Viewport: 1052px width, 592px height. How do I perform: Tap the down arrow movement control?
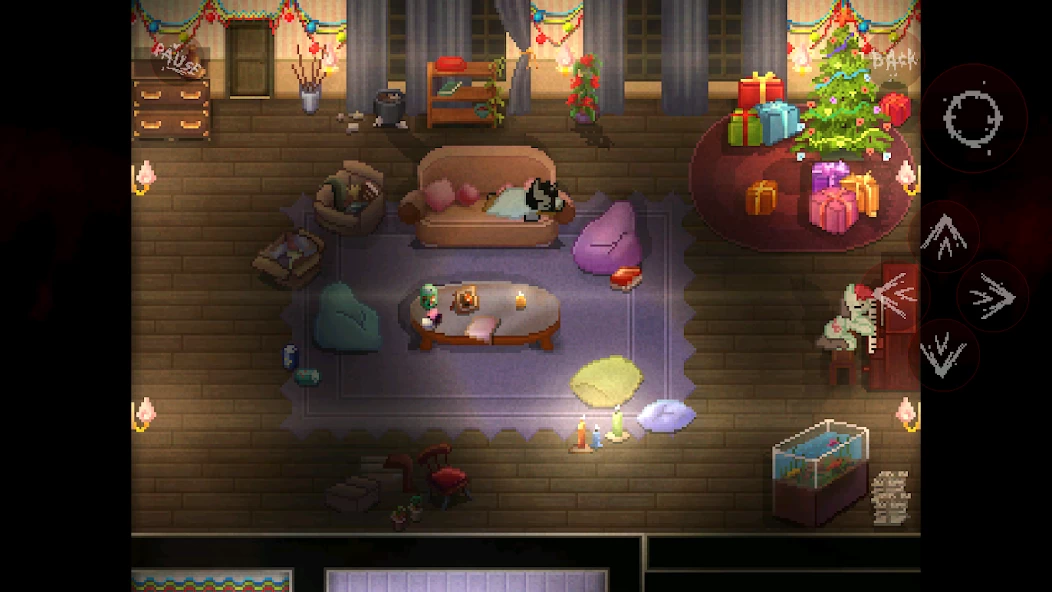tap(943, 355)
